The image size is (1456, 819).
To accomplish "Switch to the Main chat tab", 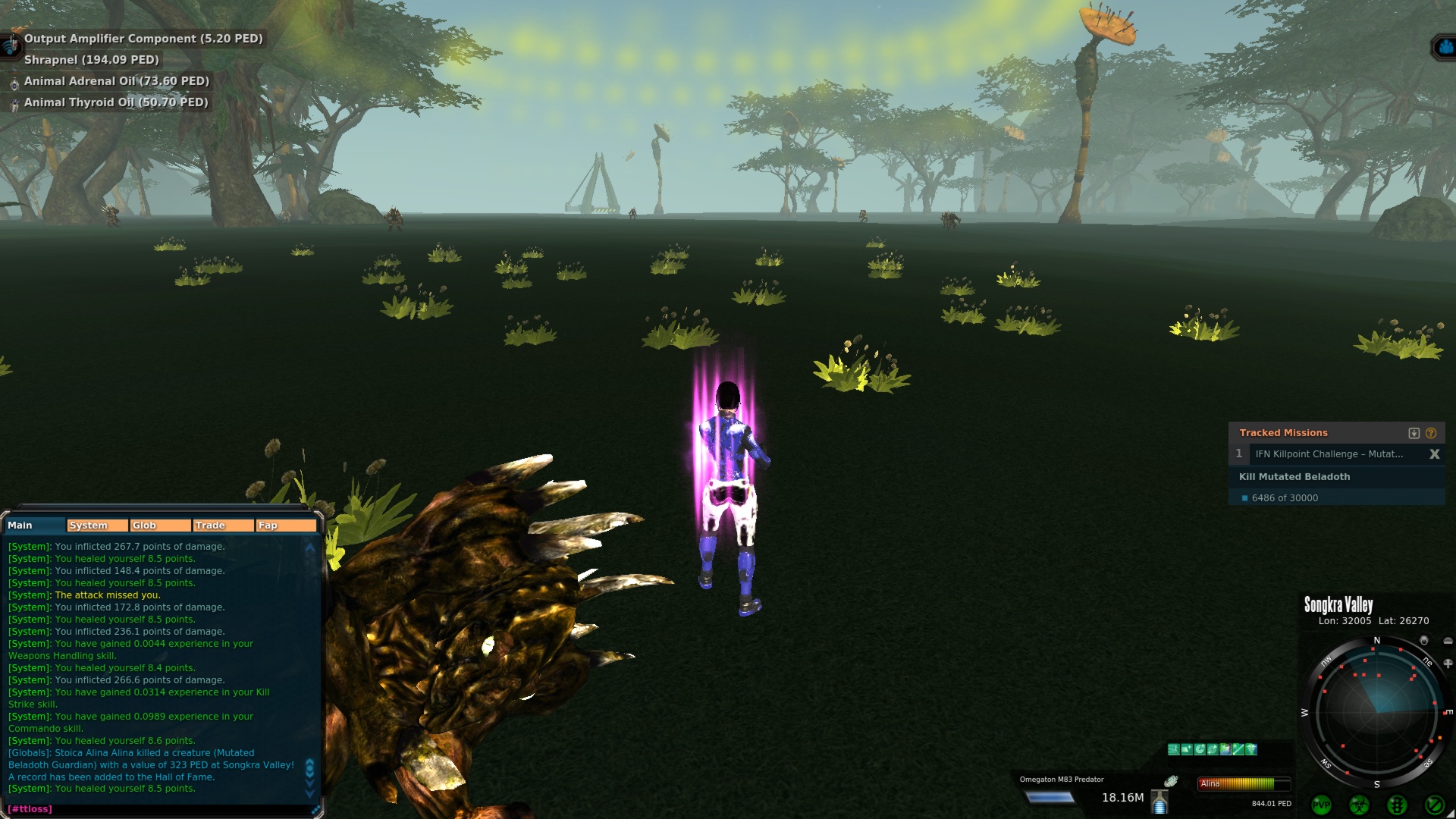I will point(34,525).
